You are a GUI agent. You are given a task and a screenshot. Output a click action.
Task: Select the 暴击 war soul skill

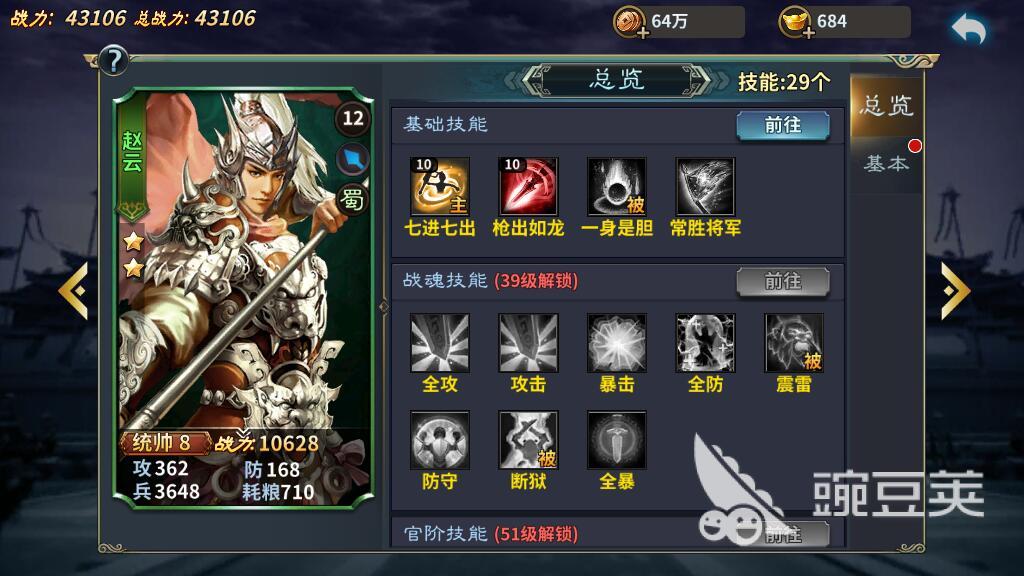(x=616, y=343)
